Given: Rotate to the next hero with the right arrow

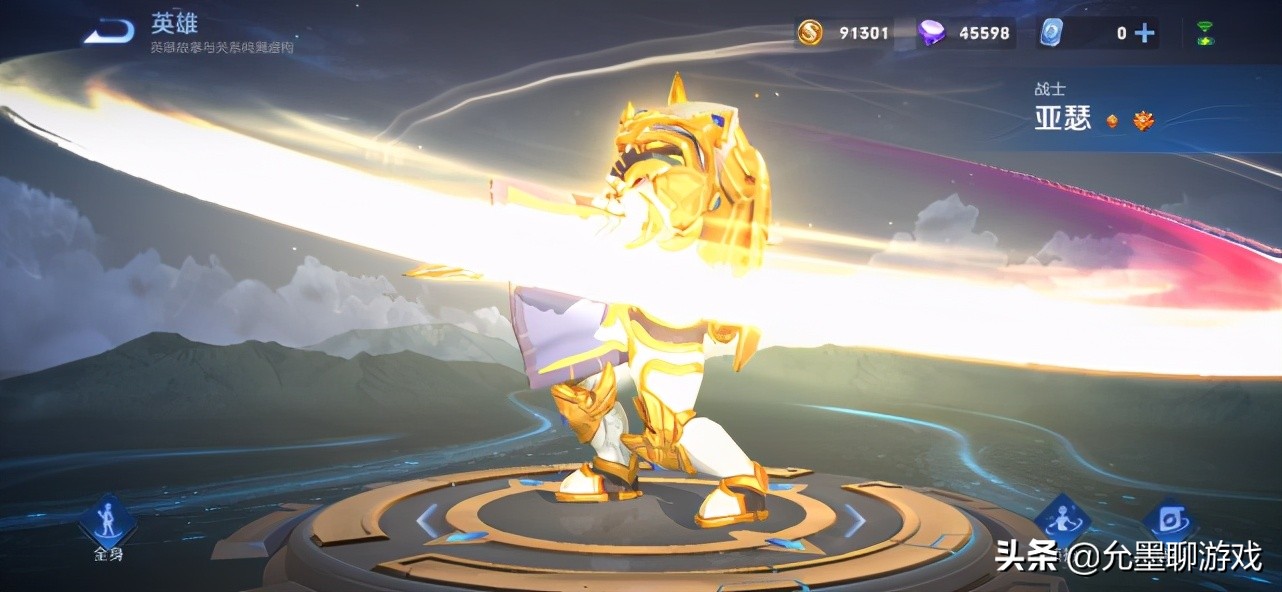Looking at the screenshot, I should click(855, 520).
